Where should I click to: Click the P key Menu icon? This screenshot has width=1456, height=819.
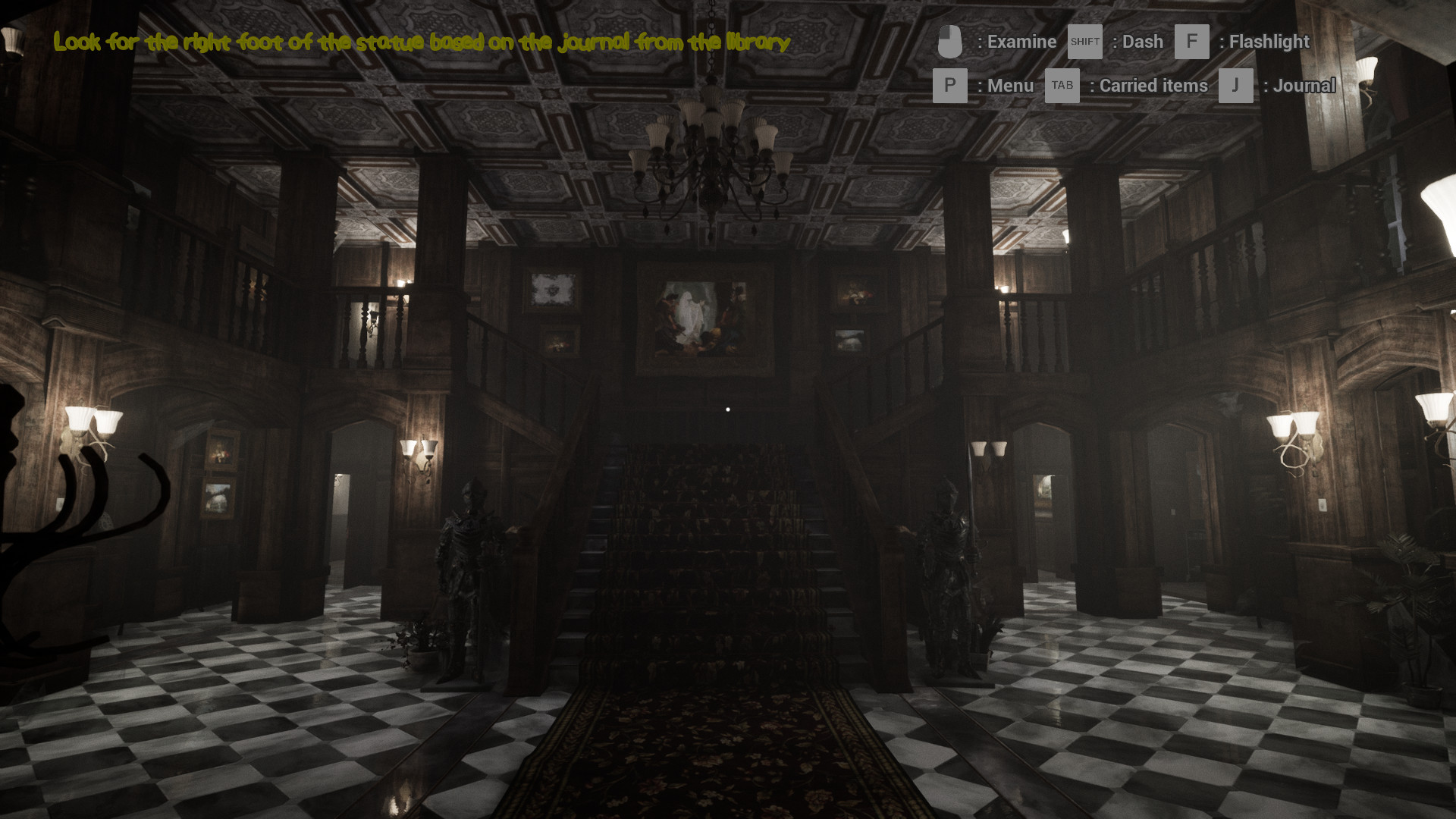950,86
